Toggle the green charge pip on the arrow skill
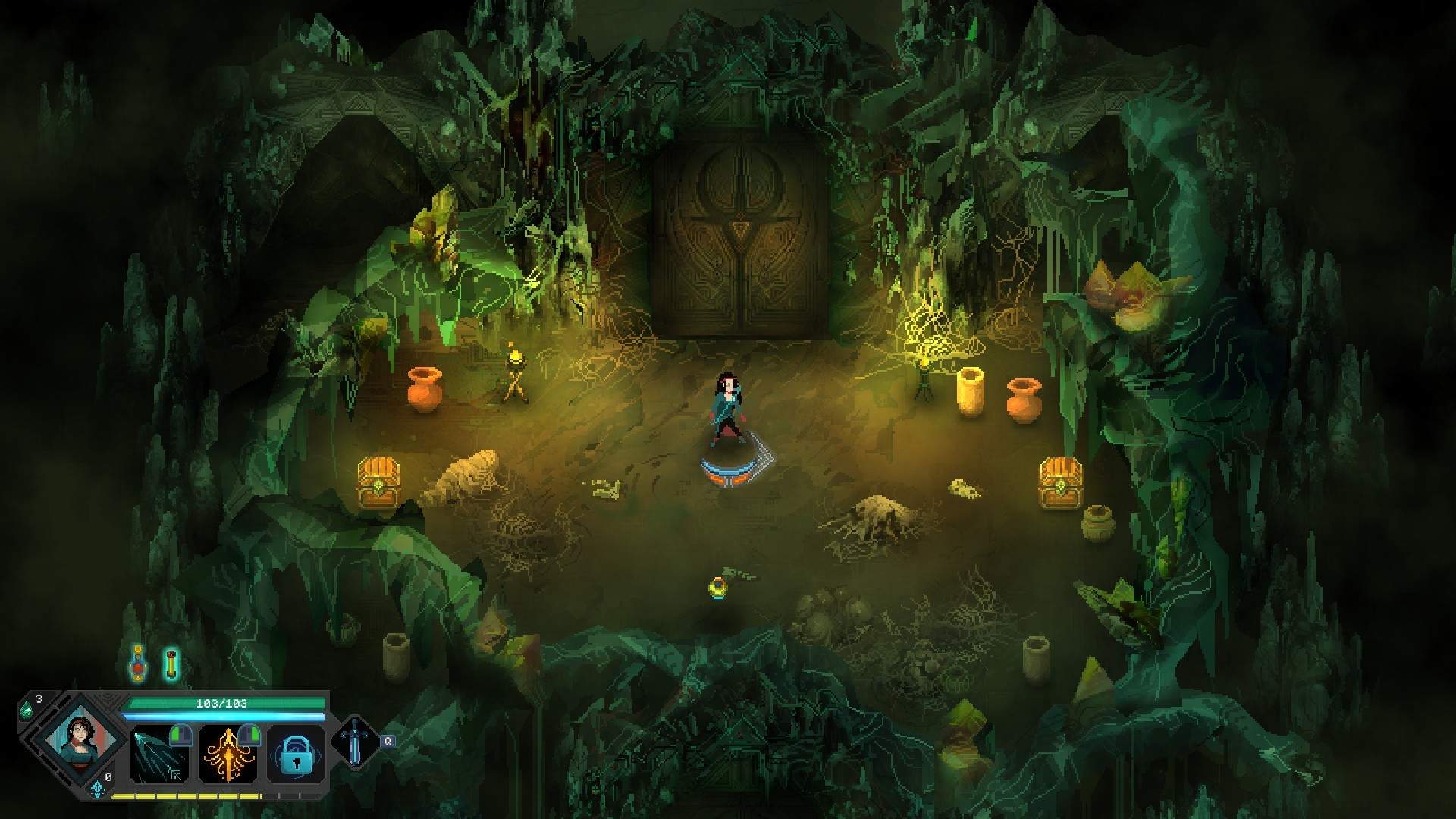Viewport: 1456px width, 819px height. click(180, 735)
